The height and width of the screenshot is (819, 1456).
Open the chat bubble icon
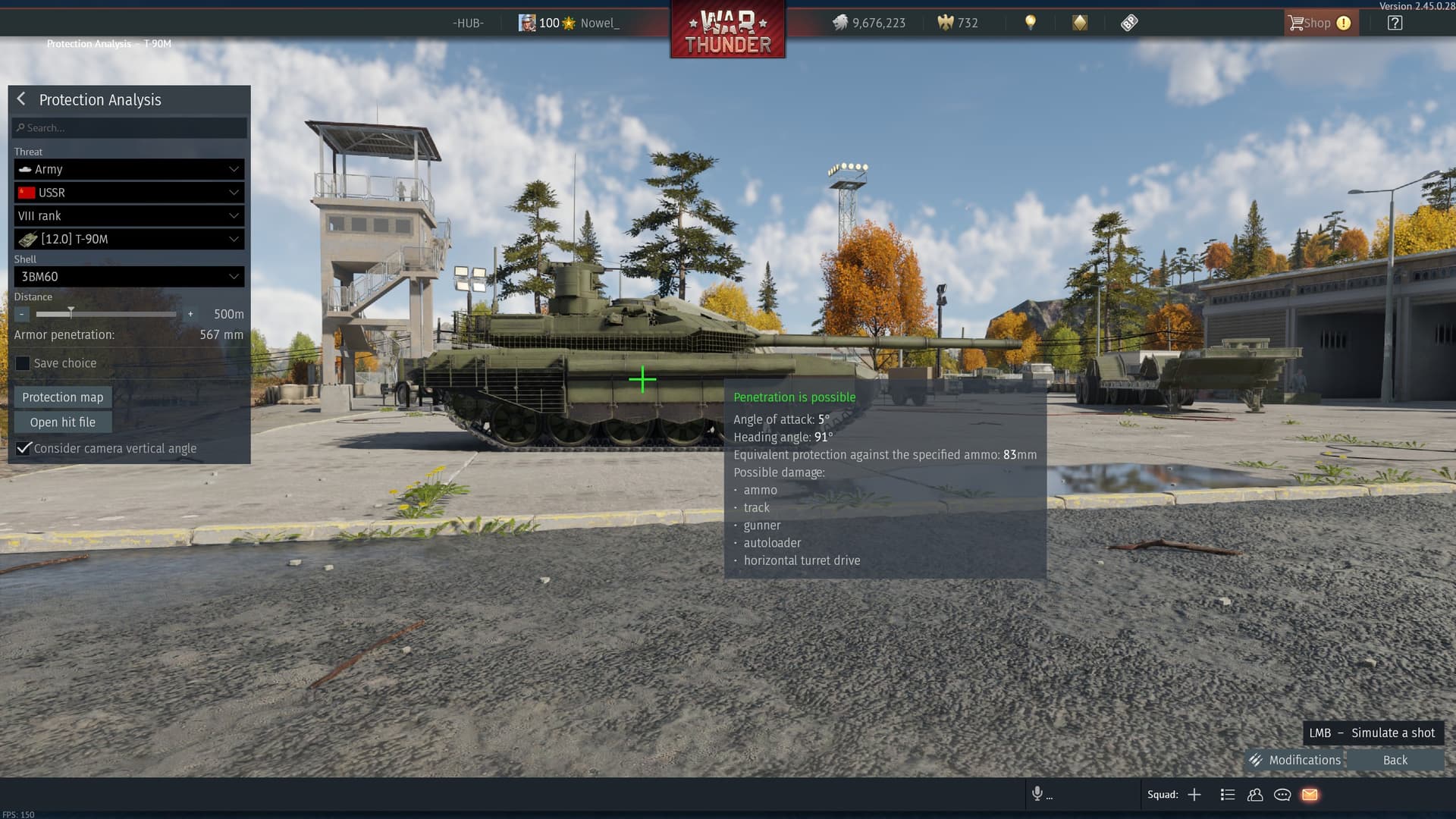1282,795
